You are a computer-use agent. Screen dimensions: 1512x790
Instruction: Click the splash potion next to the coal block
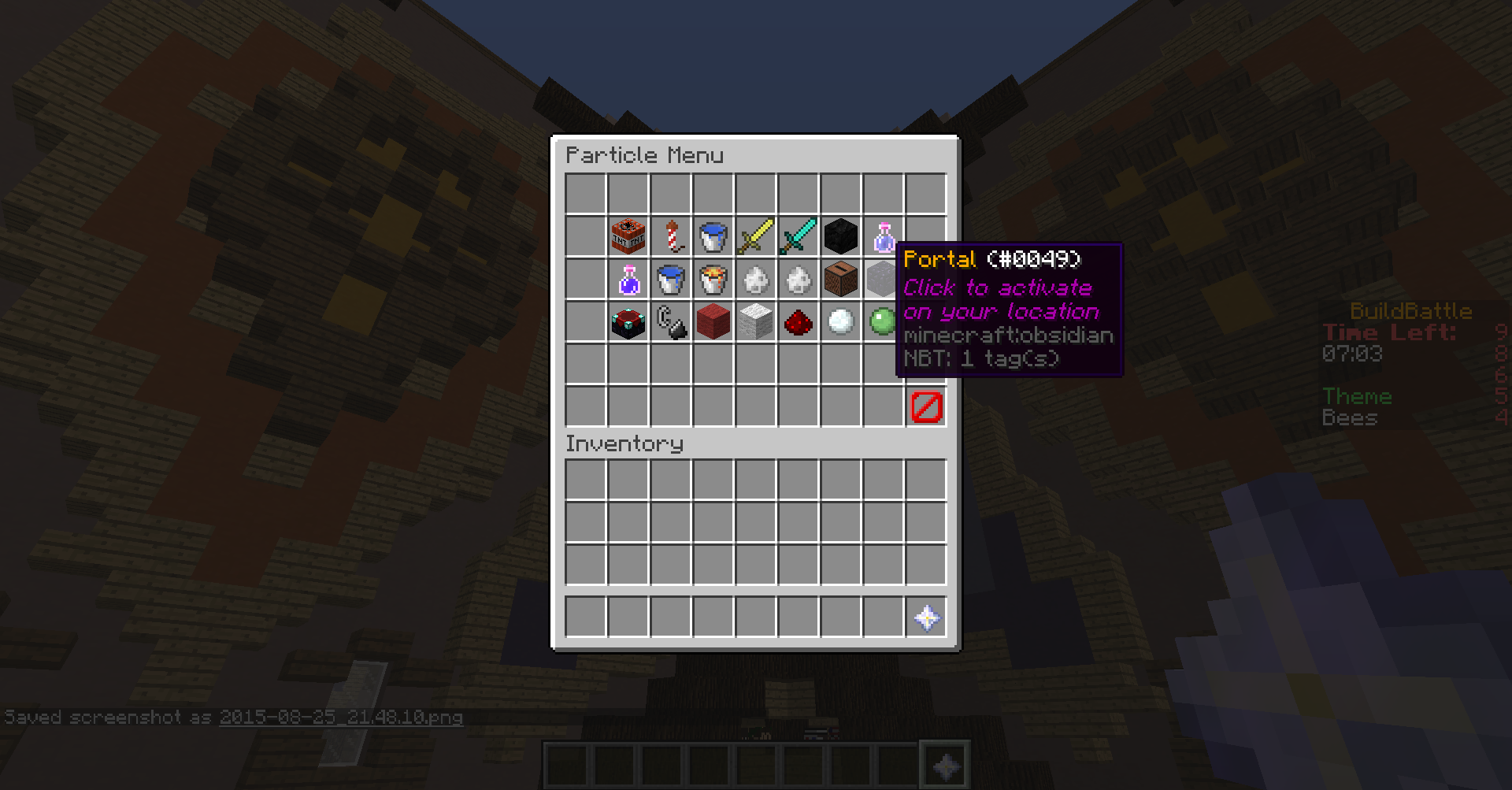883,236
